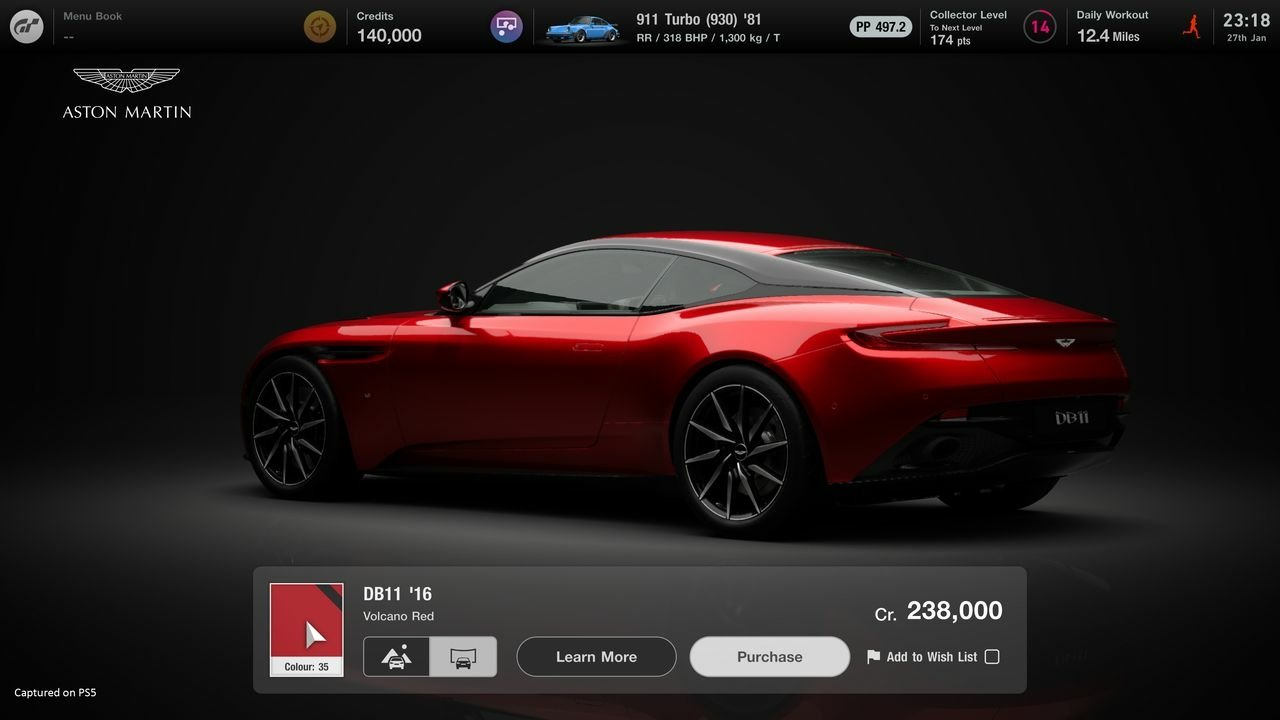This screenshot has width=1280, height=720.
Task: Click the Colour: 35 Volcano Red swatch
Action: click(x=306, y=629)
